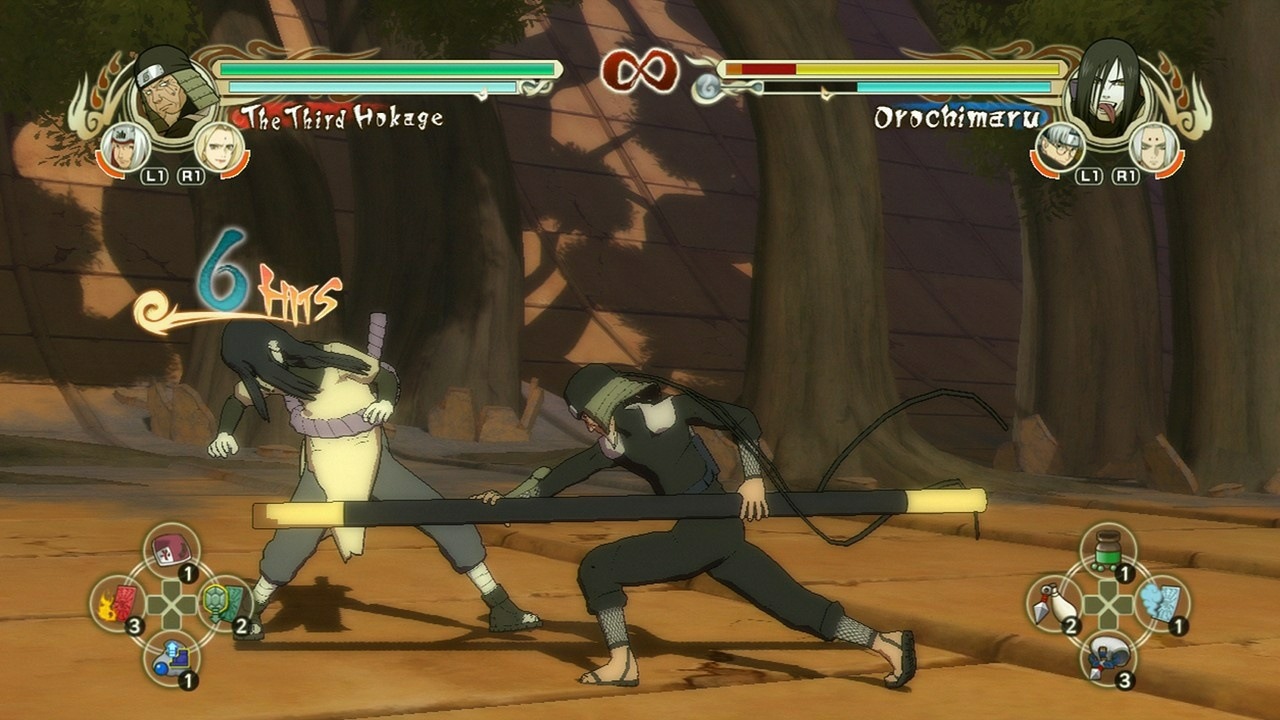Click the Third Hokage name banner

tap(340, 118)
